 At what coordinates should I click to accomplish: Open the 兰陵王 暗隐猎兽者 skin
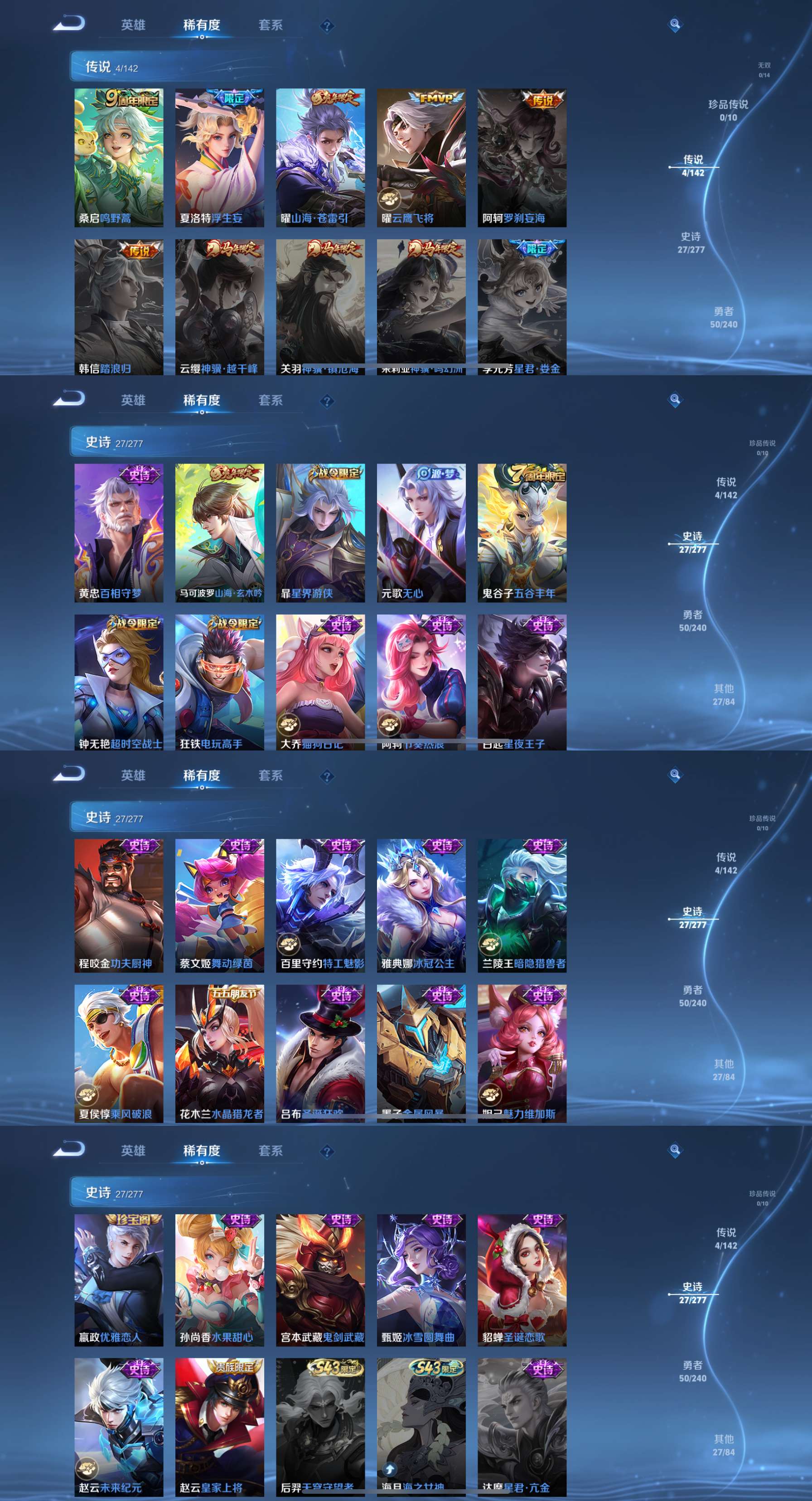point(522,905)
